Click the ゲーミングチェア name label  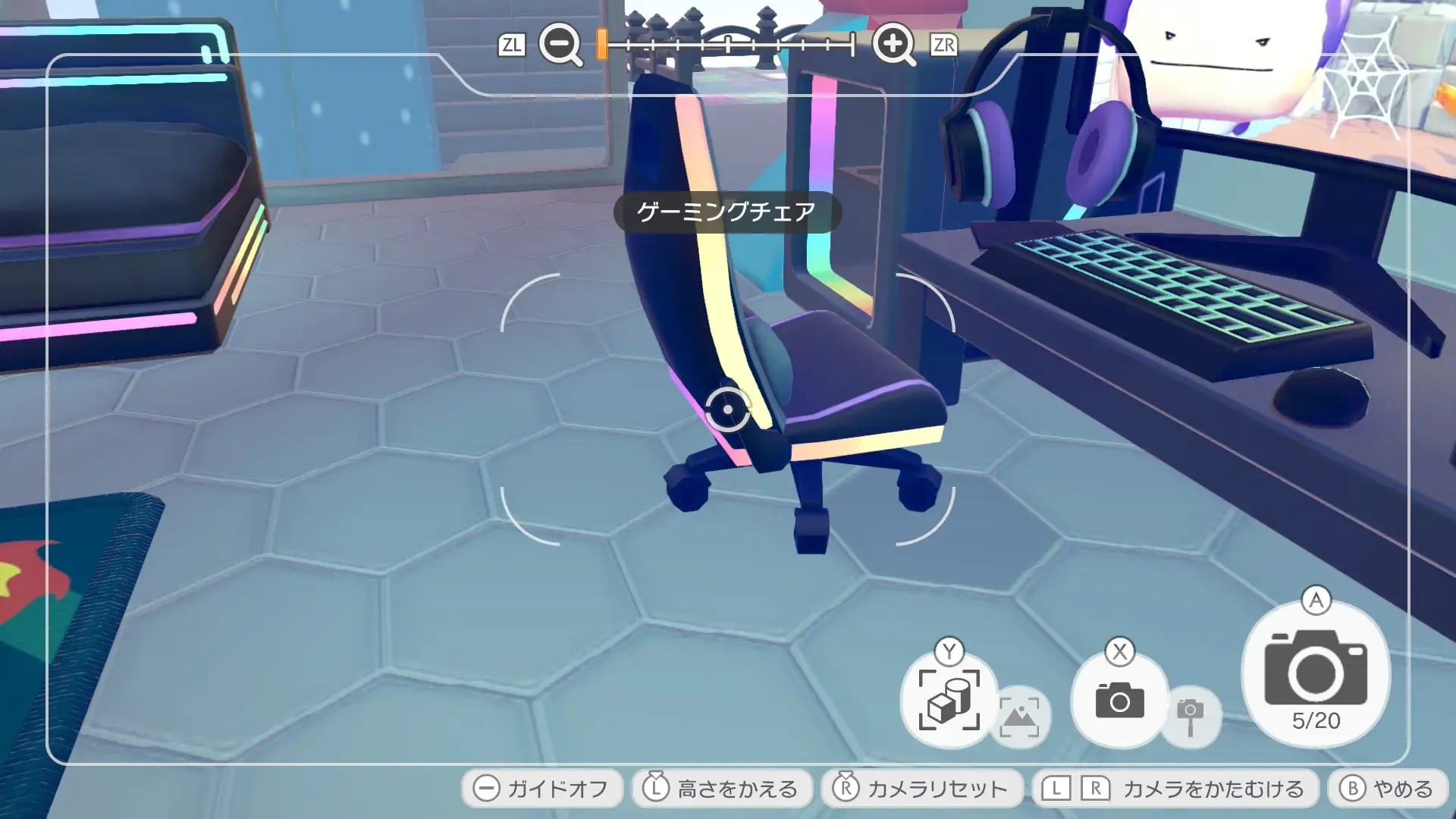pos(726,212)
